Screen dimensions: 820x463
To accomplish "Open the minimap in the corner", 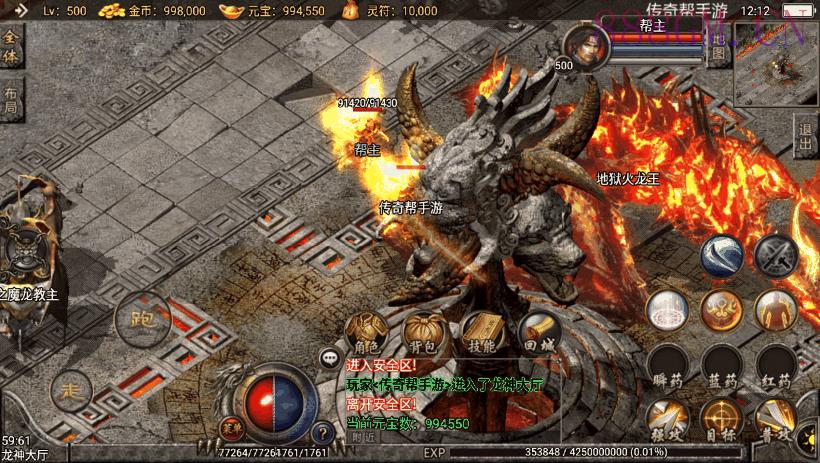I will 774,65.
